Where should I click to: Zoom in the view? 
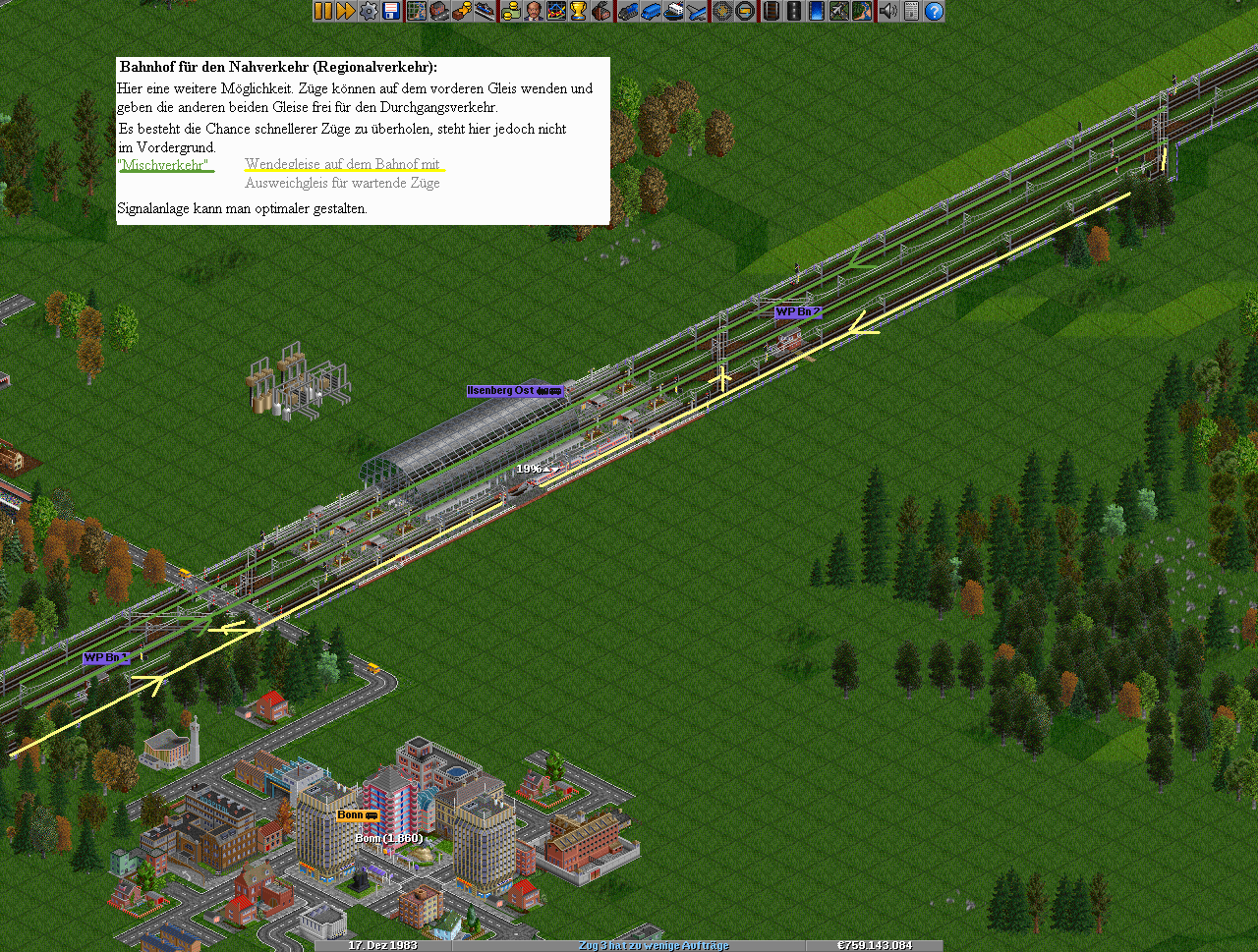tap(722, 11)
